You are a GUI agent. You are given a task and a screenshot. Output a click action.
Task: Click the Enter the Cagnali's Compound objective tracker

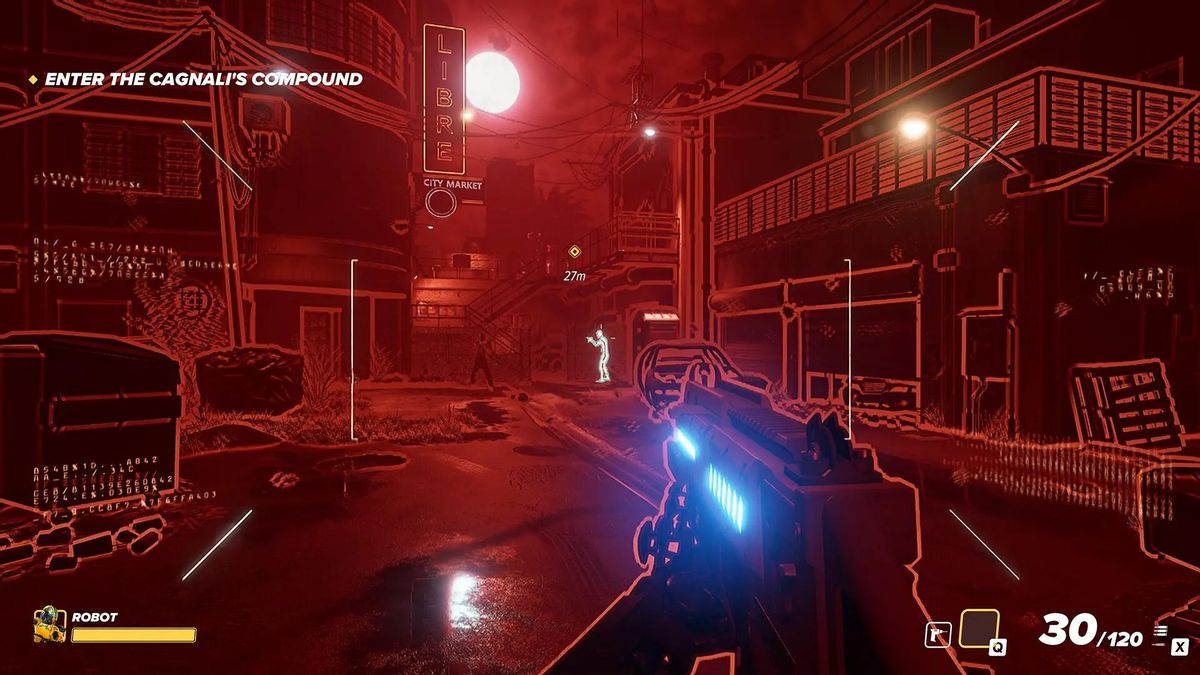[x=203, y=78]
